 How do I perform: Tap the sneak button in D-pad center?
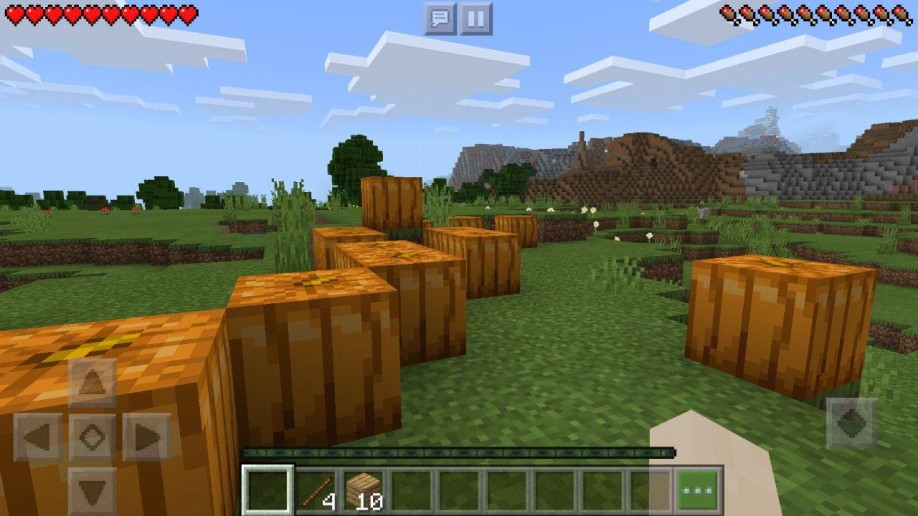[x=92, y=437]
